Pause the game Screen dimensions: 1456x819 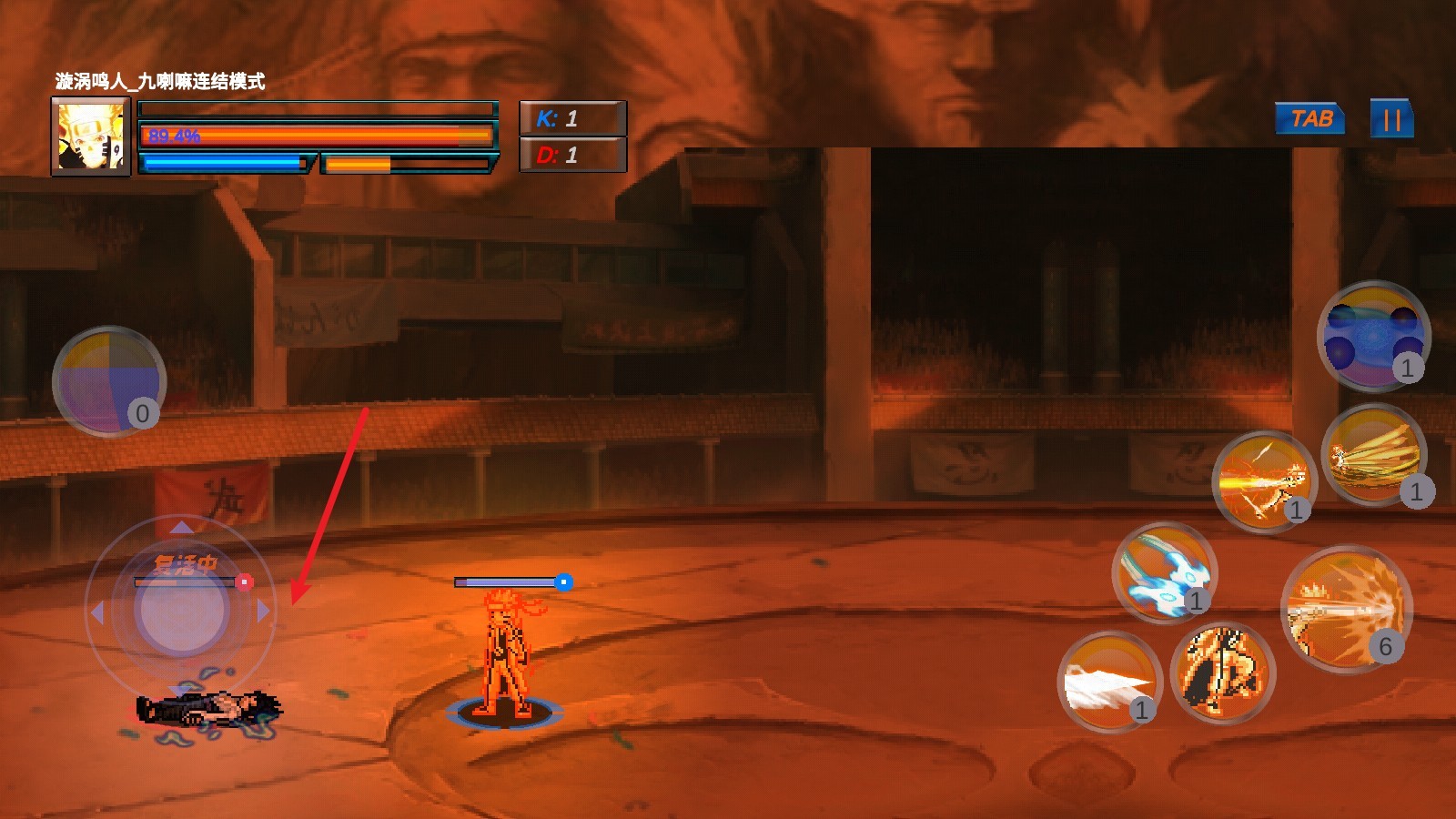pyautogui.click(x=1391, y=119)
